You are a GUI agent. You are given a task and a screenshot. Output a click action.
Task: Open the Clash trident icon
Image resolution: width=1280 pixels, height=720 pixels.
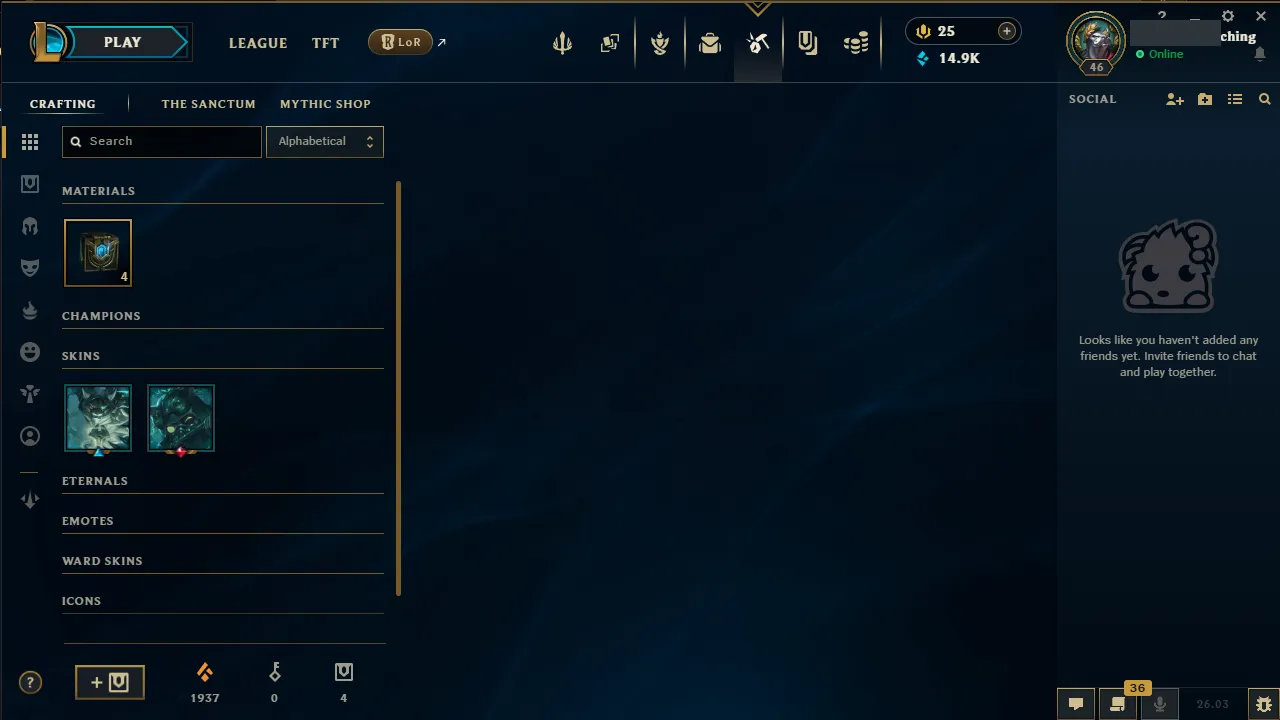pos(562,42)
